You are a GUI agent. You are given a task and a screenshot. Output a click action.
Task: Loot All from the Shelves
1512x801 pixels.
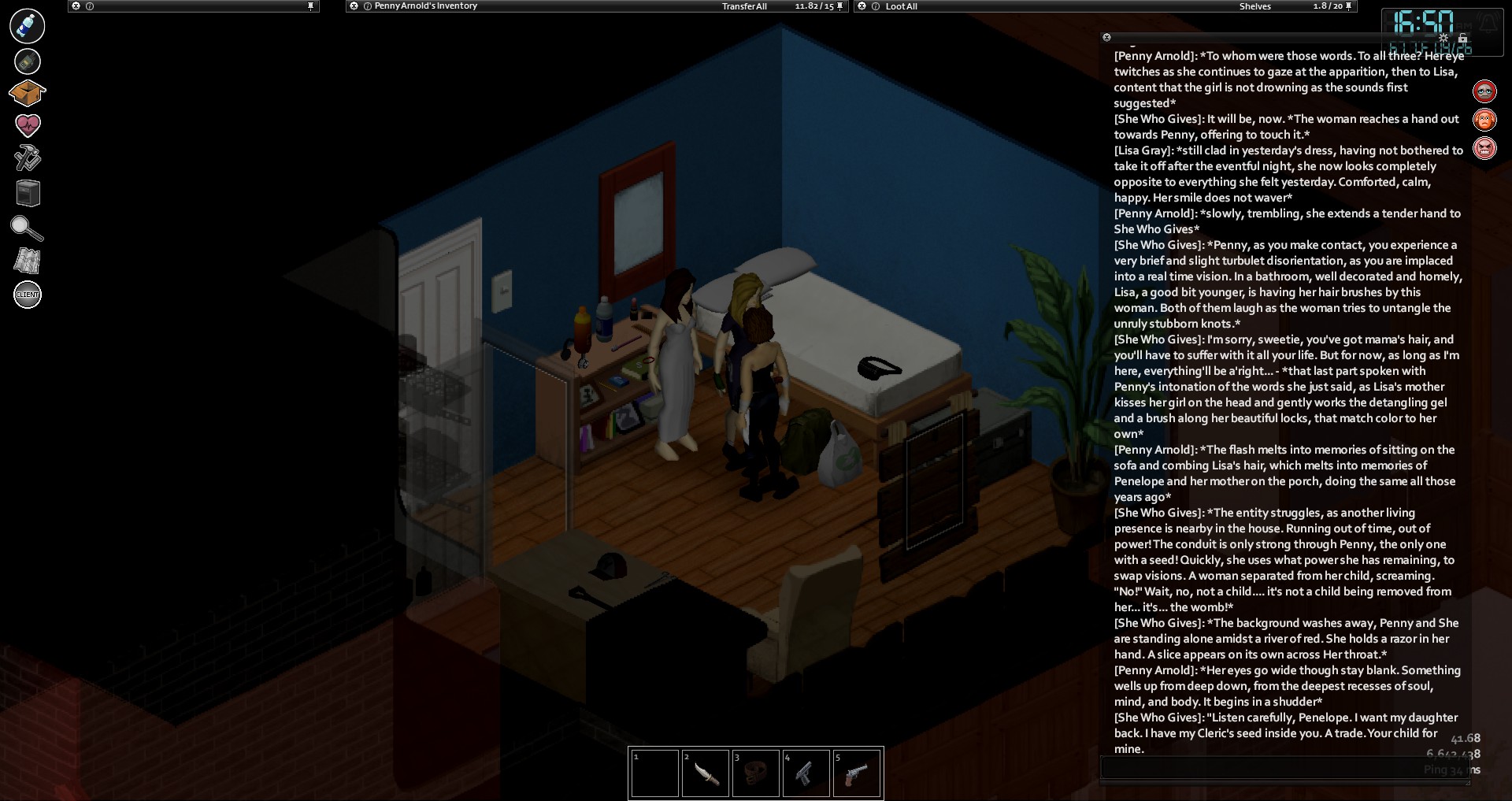[901, 6]
